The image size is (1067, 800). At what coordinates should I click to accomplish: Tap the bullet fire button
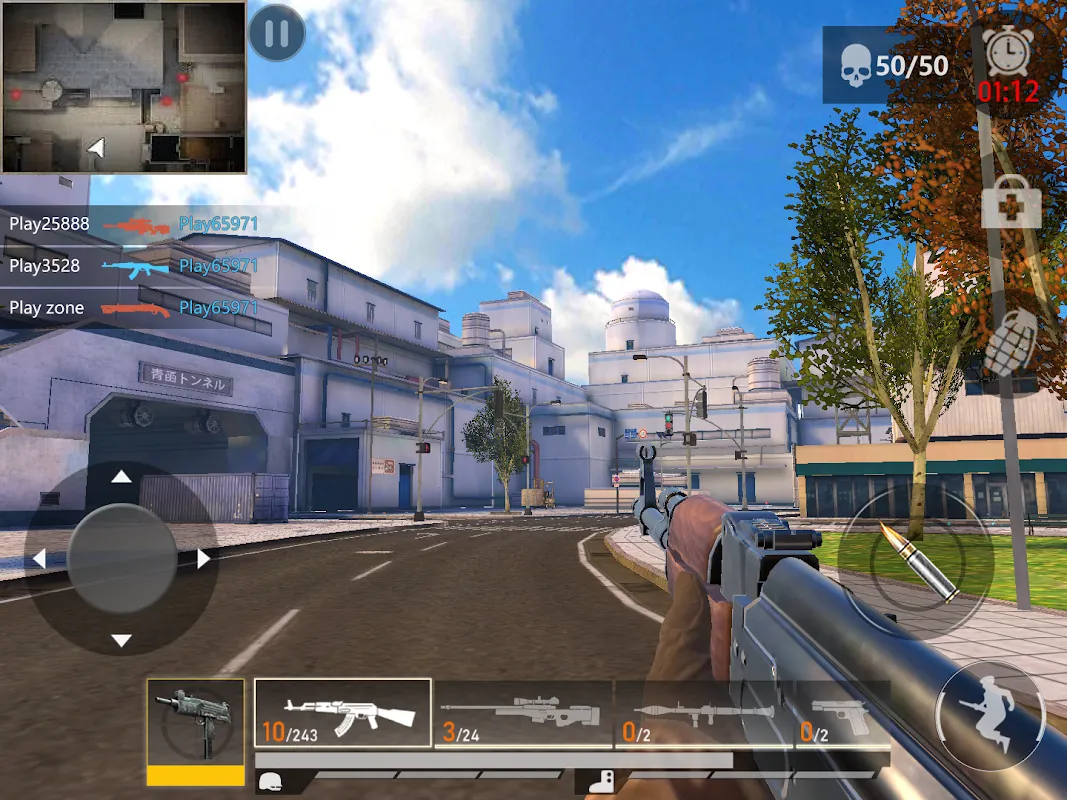[915, 561]
